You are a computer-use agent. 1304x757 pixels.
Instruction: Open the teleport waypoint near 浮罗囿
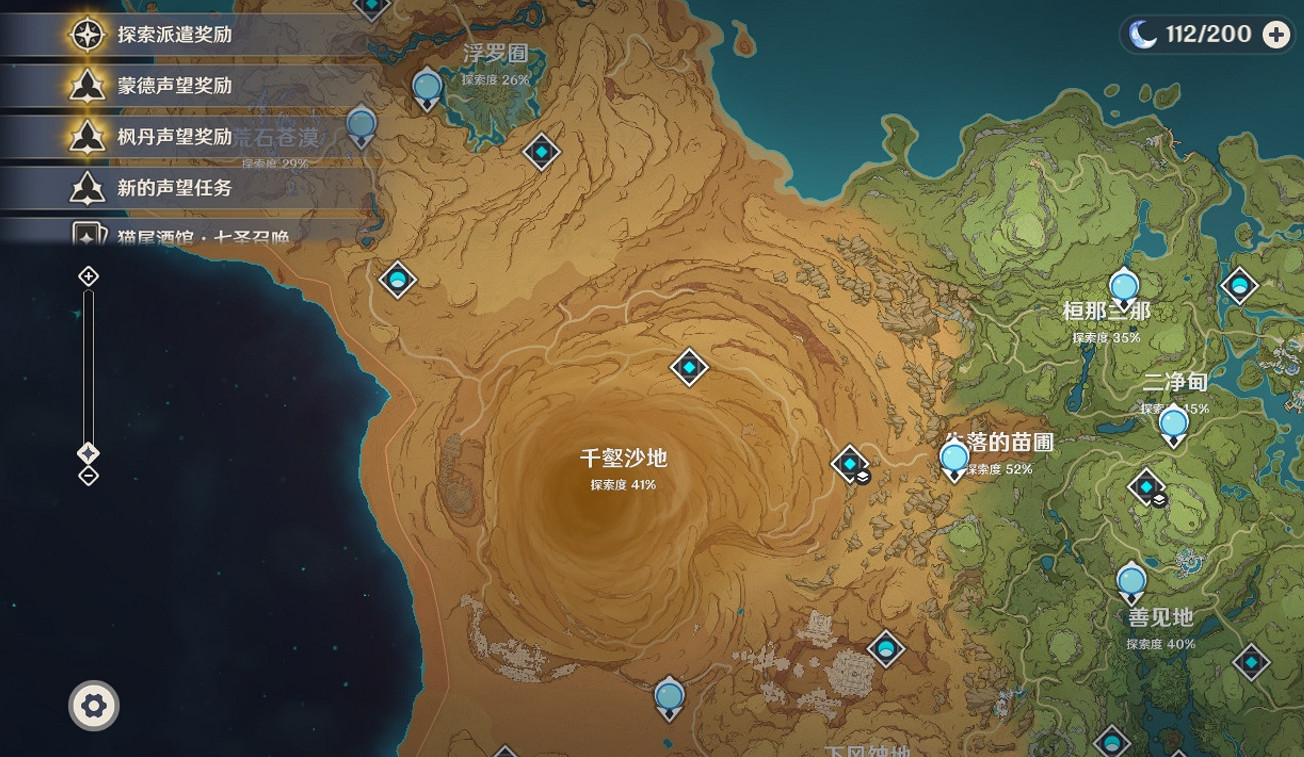[425, 88]
